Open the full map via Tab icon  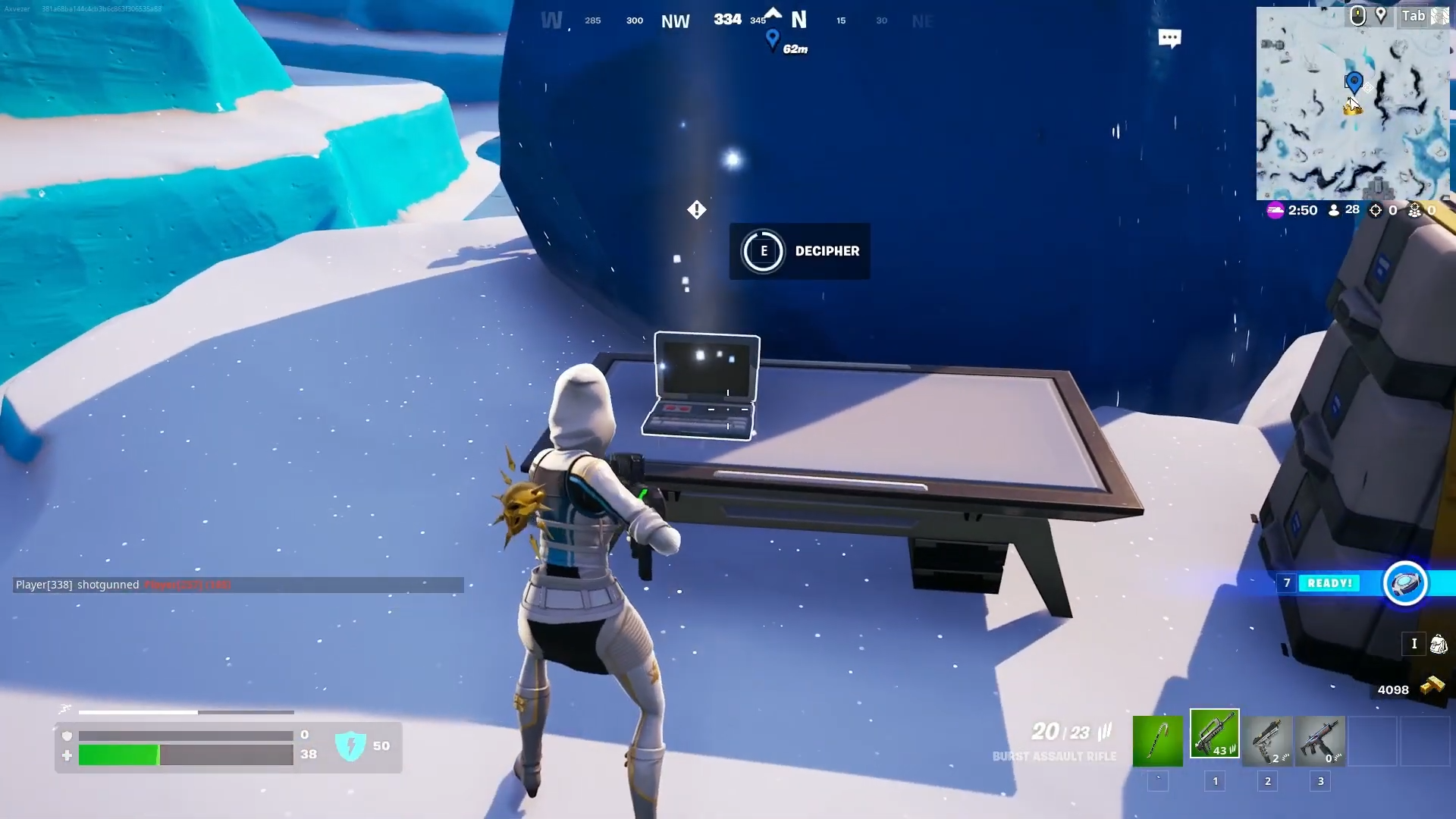click(x=1415, y=15)
